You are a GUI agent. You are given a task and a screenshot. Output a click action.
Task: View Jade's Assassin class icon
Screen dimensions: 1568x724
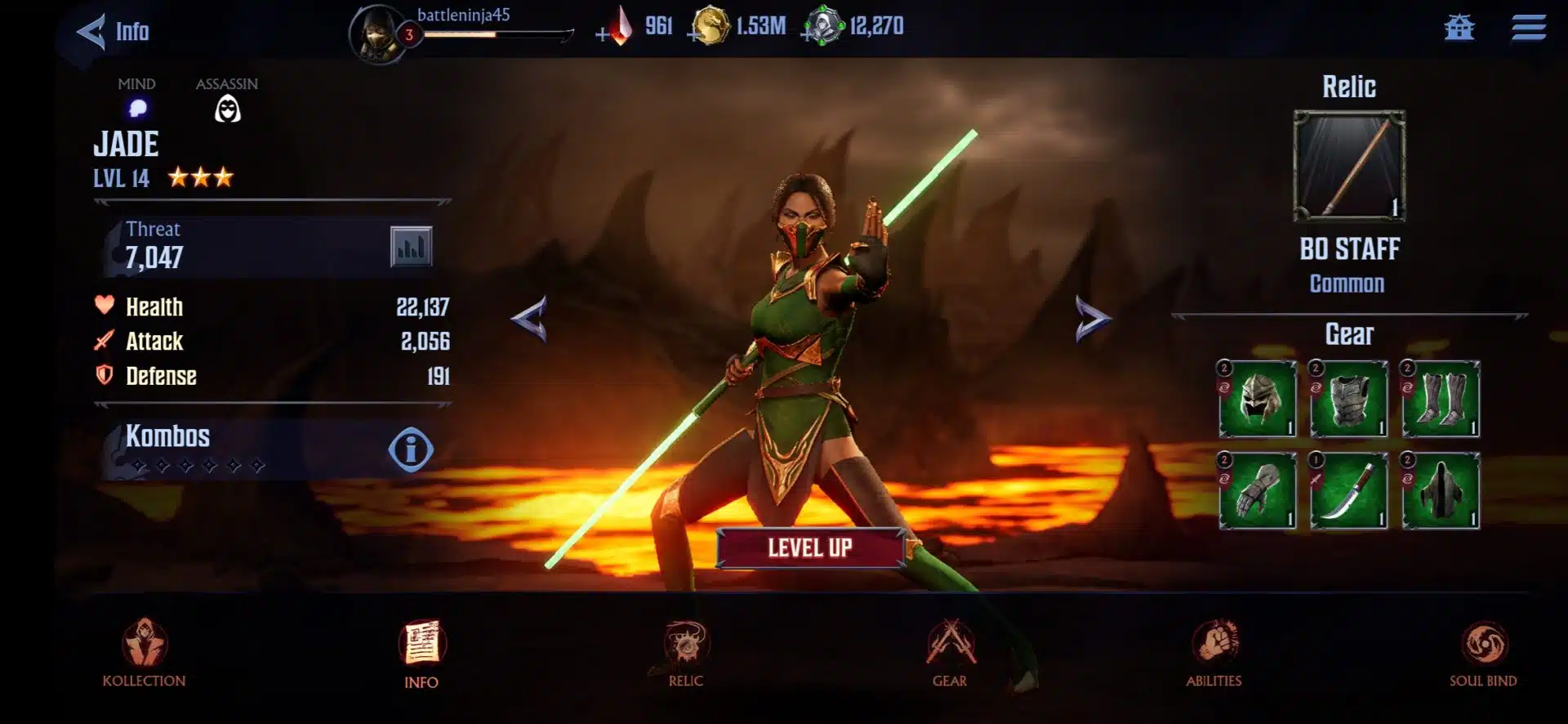pyautogui.click(x=227, y=107)
